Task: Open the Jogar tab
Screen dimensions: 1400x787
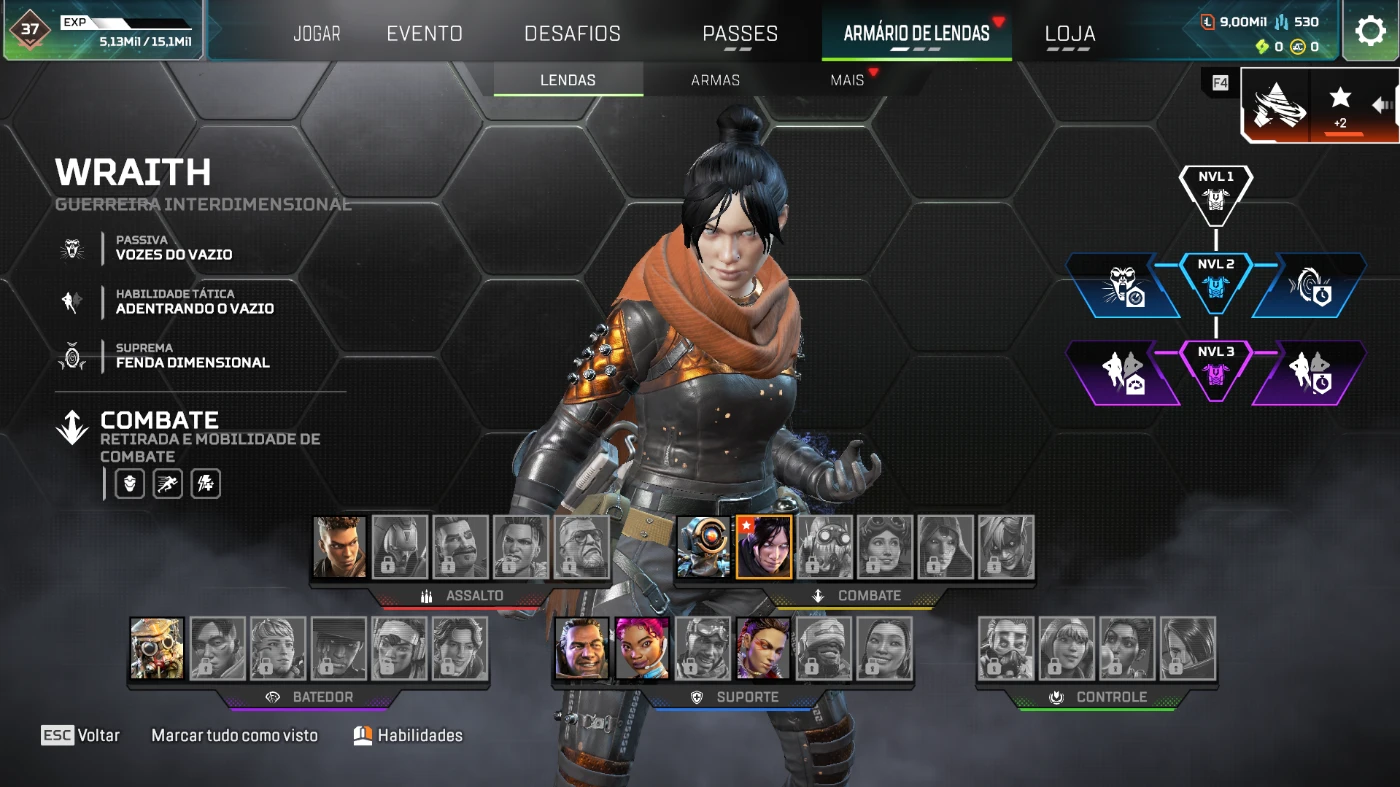Action: [317, 34]
